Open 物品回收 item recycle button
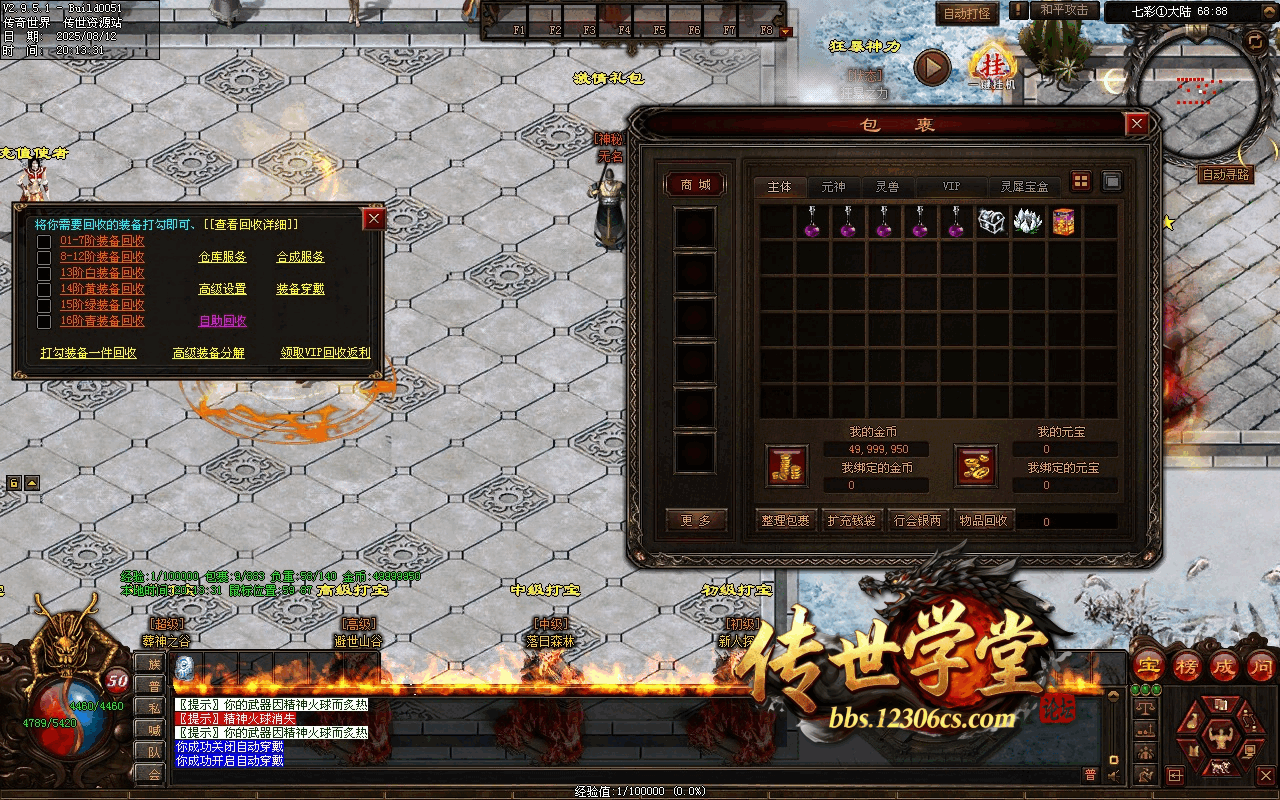1280x800 pixels. tap(983, 521)
